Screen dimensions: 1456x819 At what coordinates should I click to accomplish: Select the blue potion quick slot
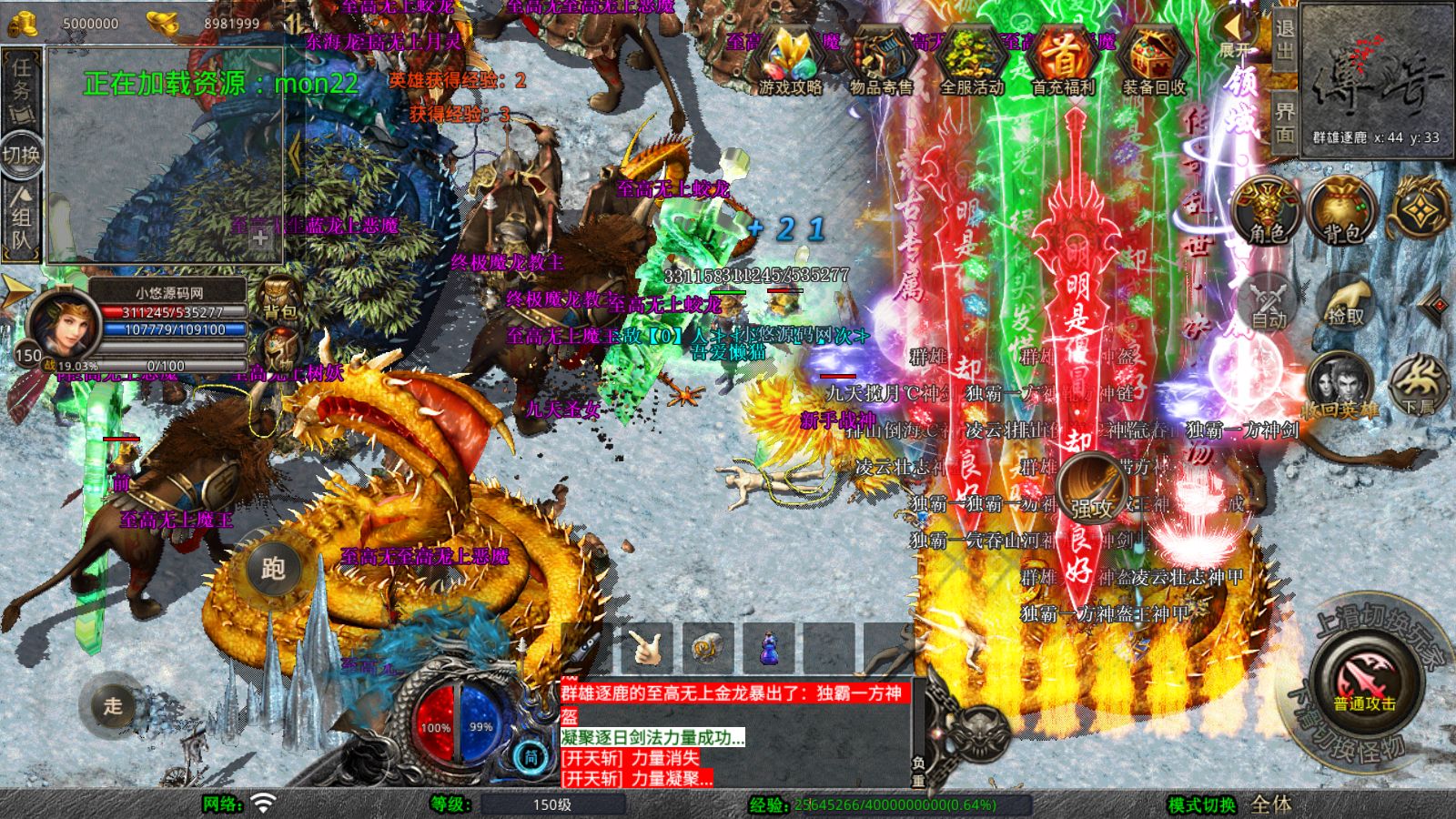pos(767,646)
